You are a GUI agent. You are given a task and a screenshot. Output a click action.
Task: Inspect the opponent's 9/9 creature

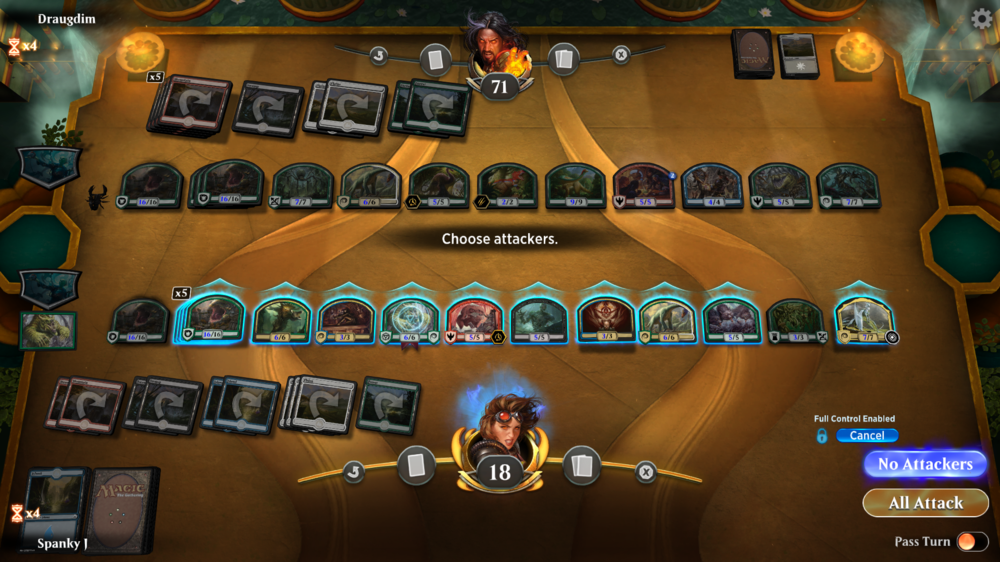click(x=575, y=186)
